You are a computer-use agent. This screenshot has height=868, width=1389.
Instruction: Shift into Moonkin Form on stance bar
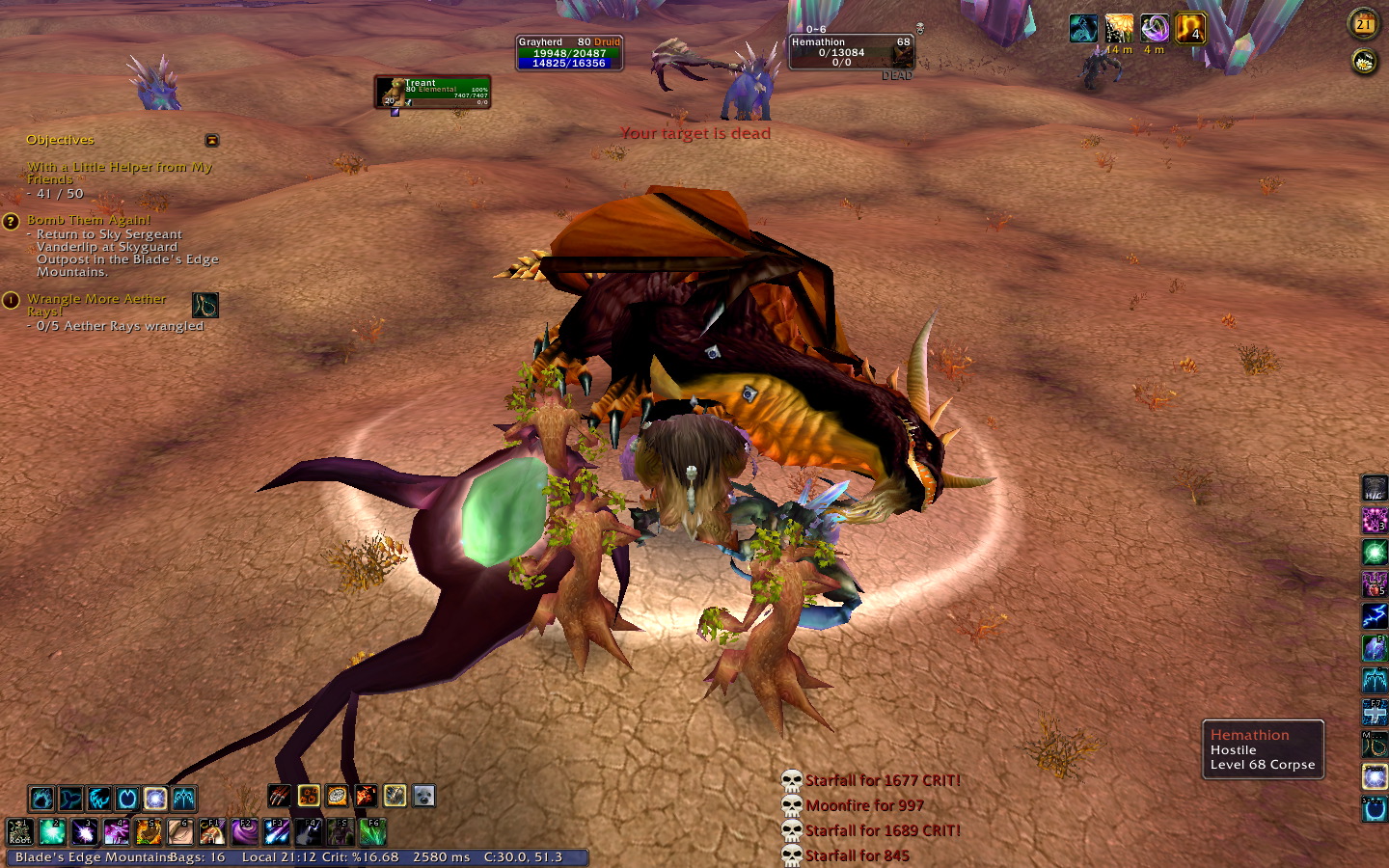(155, 799)
